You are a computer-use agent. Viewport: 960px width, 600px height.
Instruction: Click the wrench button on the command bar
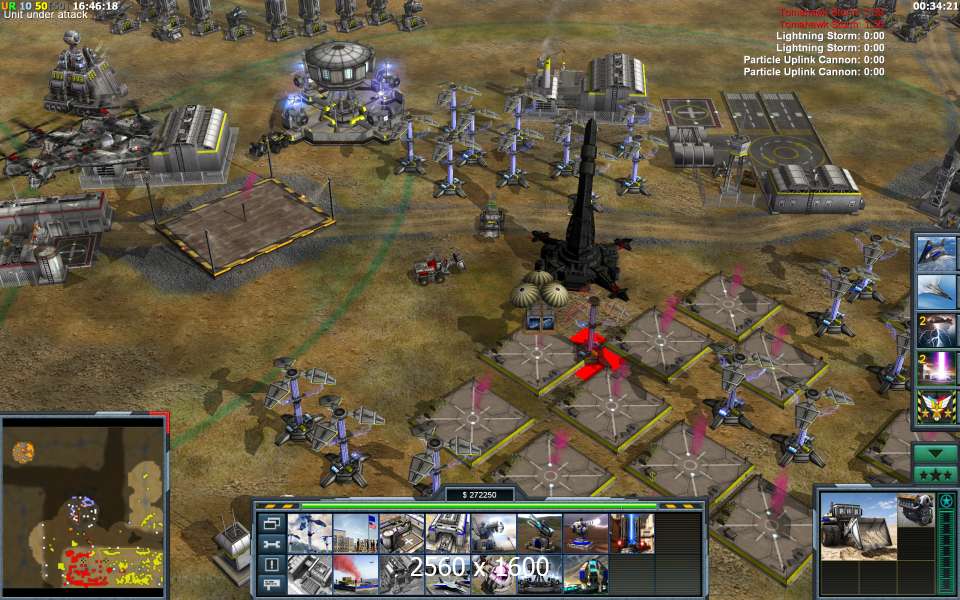271,543
